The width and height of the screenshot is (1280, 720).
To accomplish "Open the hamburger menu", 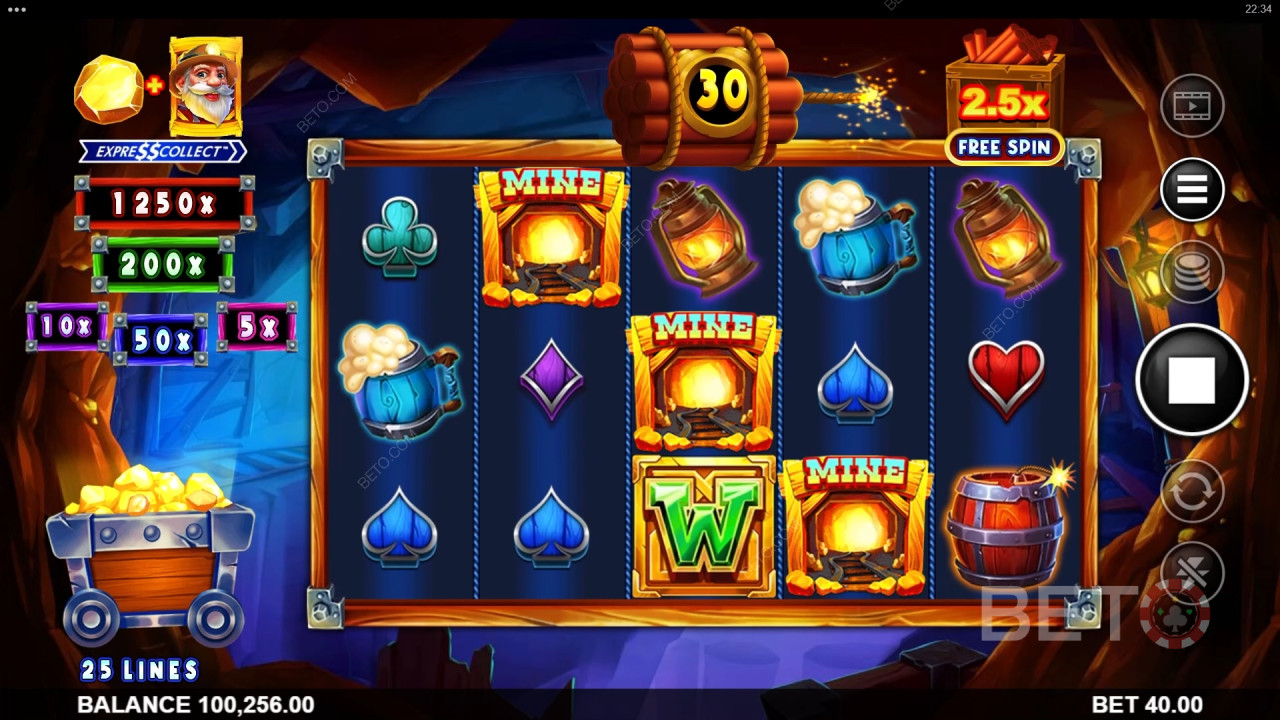I will [1192, 189].
